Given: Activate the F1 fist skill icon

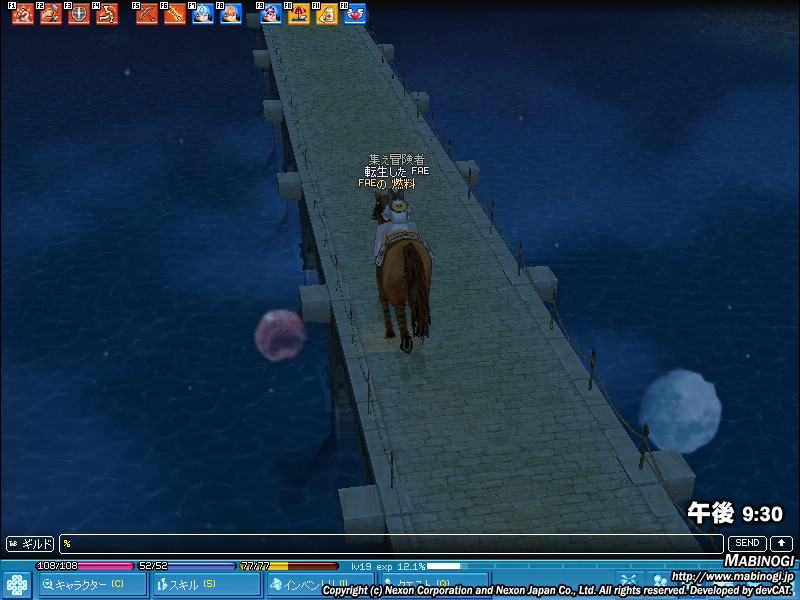Looking at the screenshot, I should (22, 14).
